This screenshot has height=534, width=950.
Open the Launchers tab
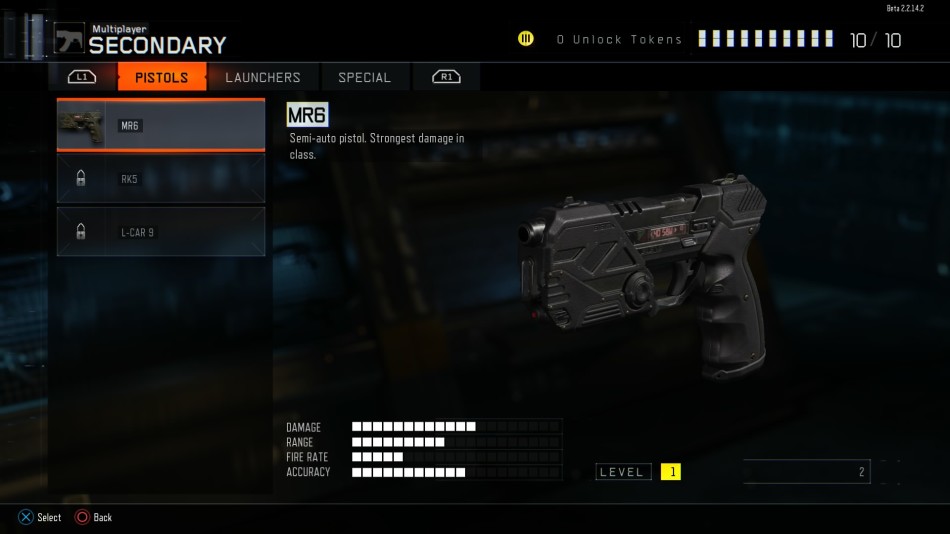[x=262, y=77]
